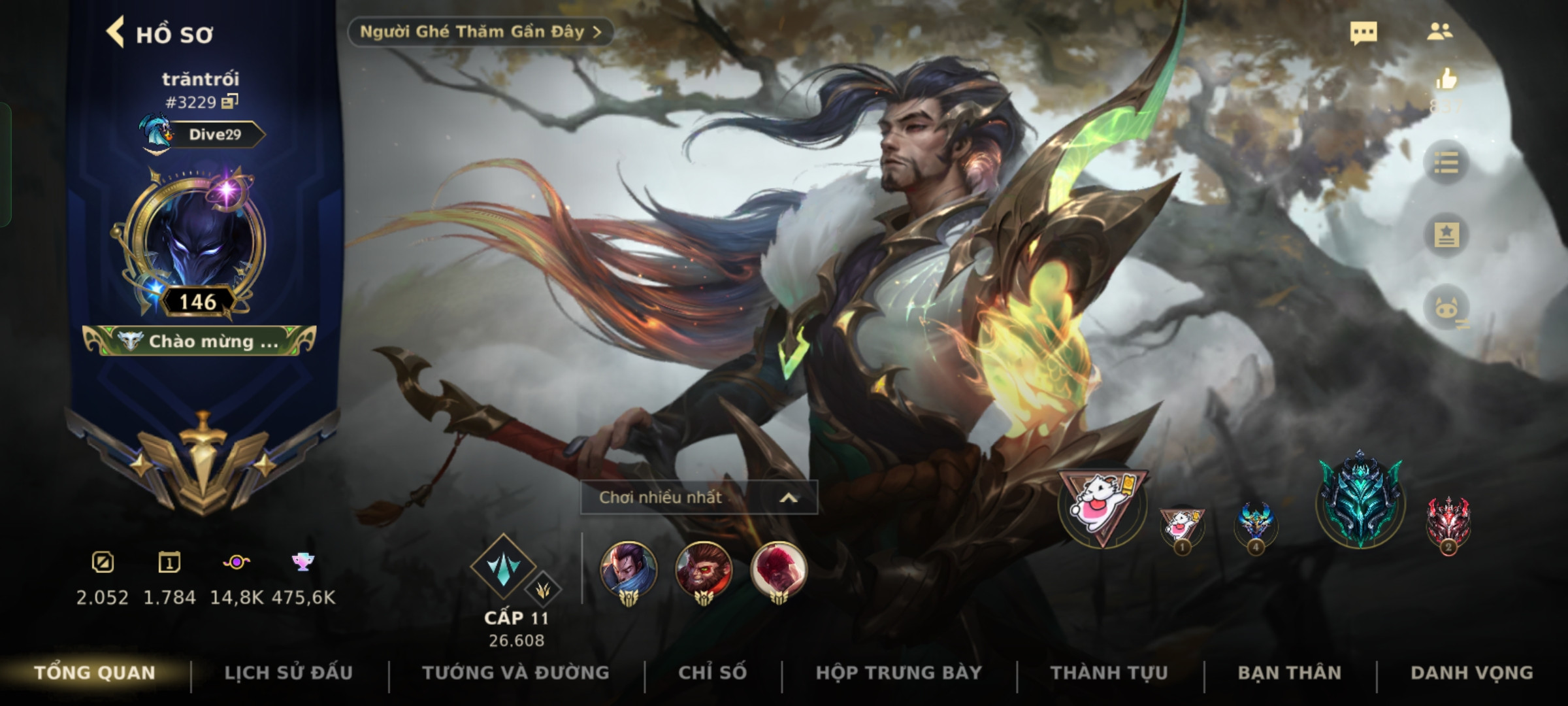Open the Danh Vọng tab
Viewport: 1568px width, 706px height.
(x=1471, y=673)
